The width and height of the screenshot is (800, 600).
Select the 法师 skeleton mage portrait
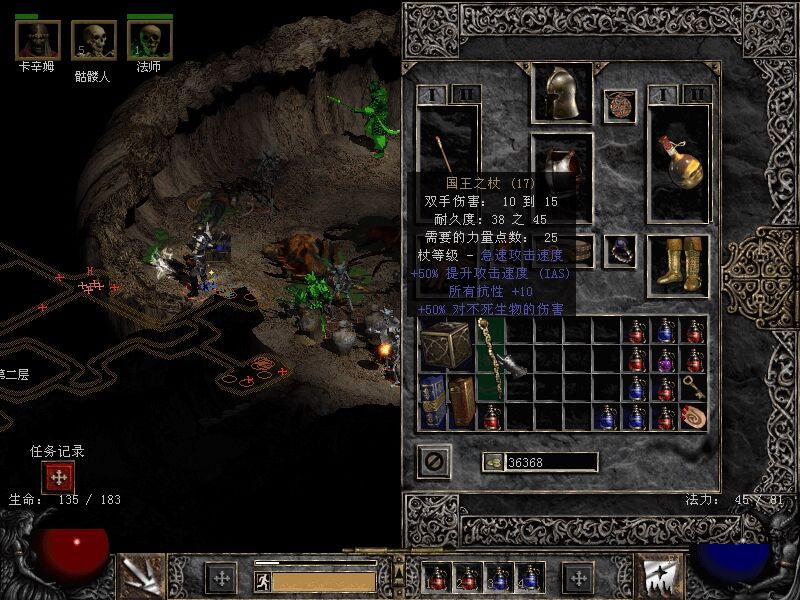click(x=149, y=40)
